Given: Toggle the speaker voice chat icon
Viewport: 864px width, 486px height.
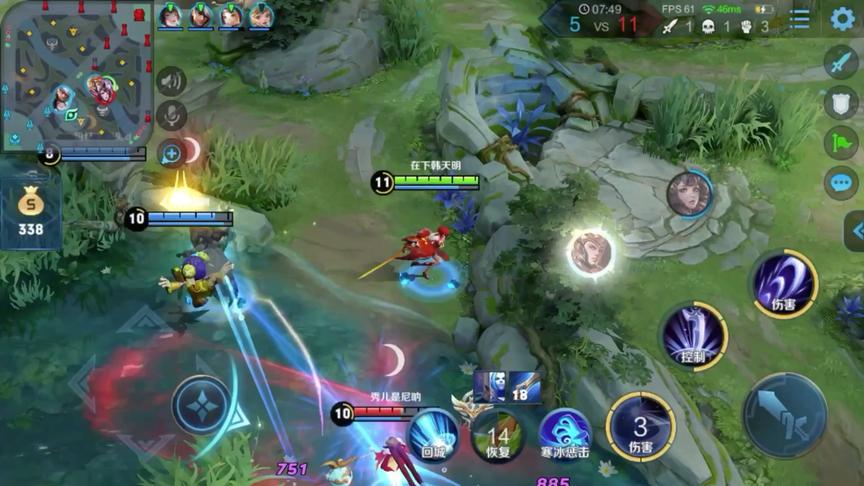Looking at the screenshot, I should click(171, 81).
